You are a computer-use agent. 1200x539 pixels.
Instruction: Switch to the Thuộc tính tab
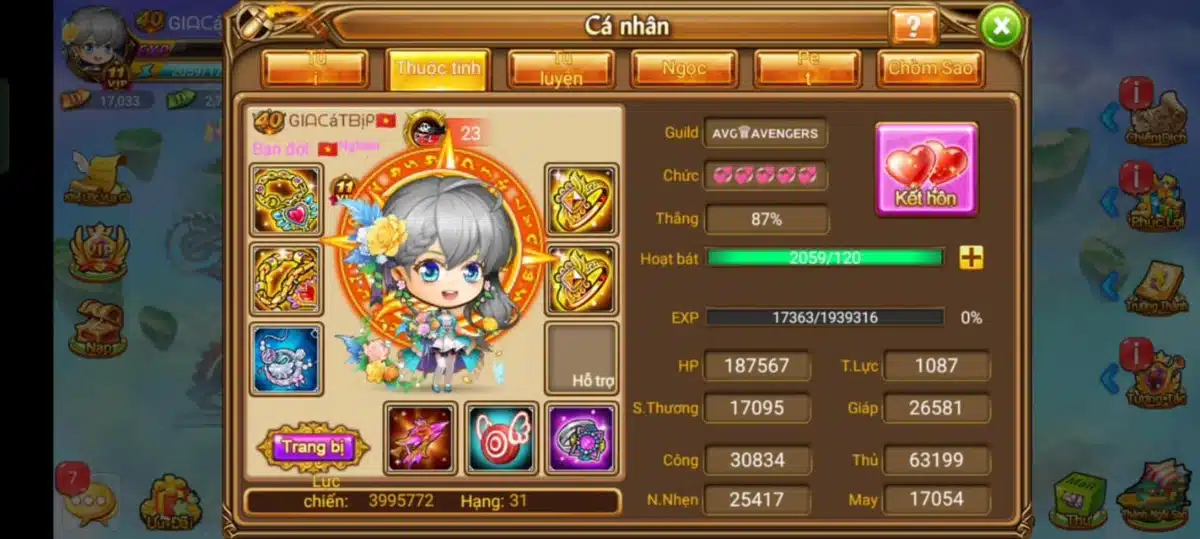(x=438, y=69)
